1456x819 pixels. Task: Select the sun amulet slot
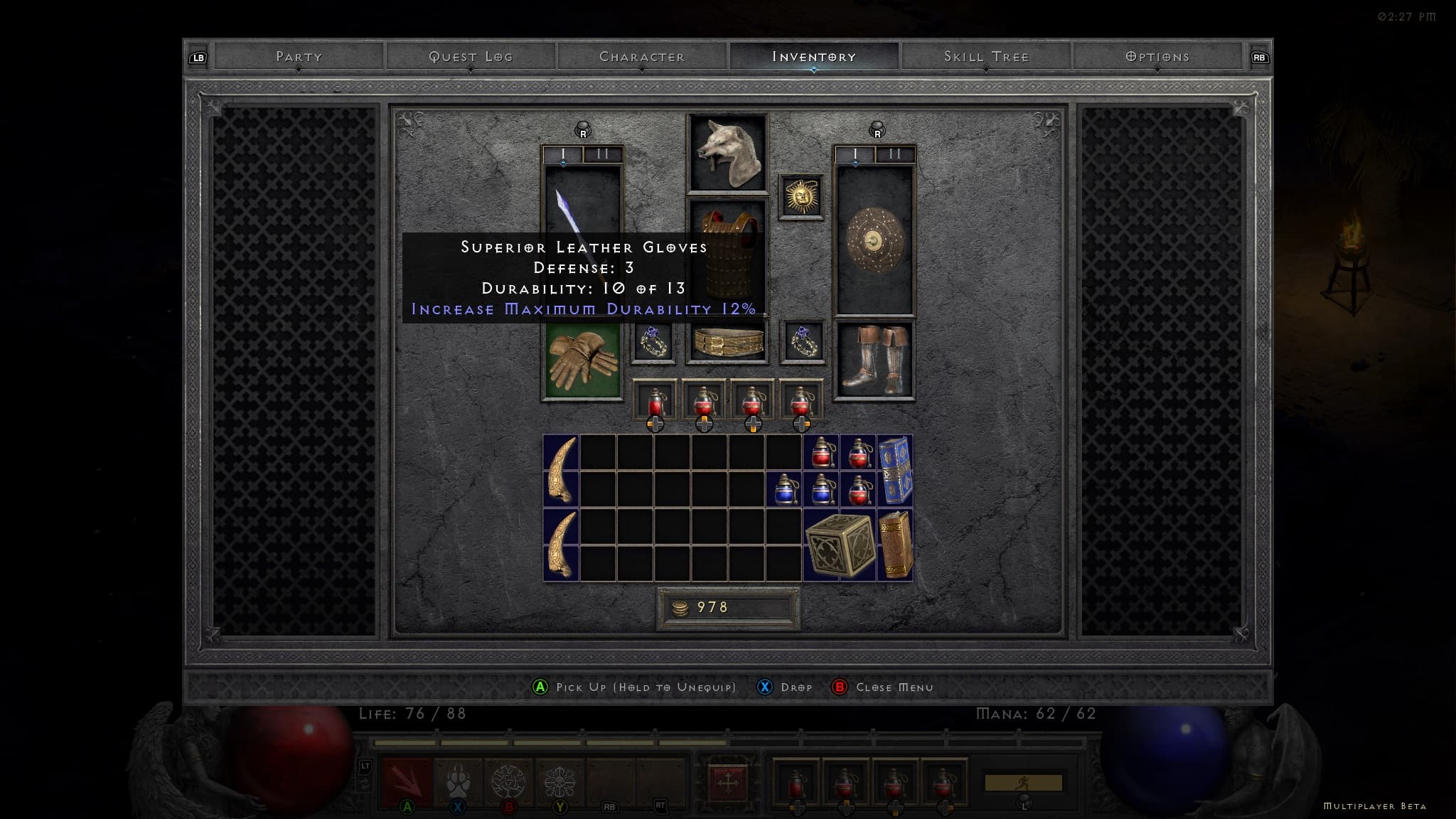tap(801, 196)
